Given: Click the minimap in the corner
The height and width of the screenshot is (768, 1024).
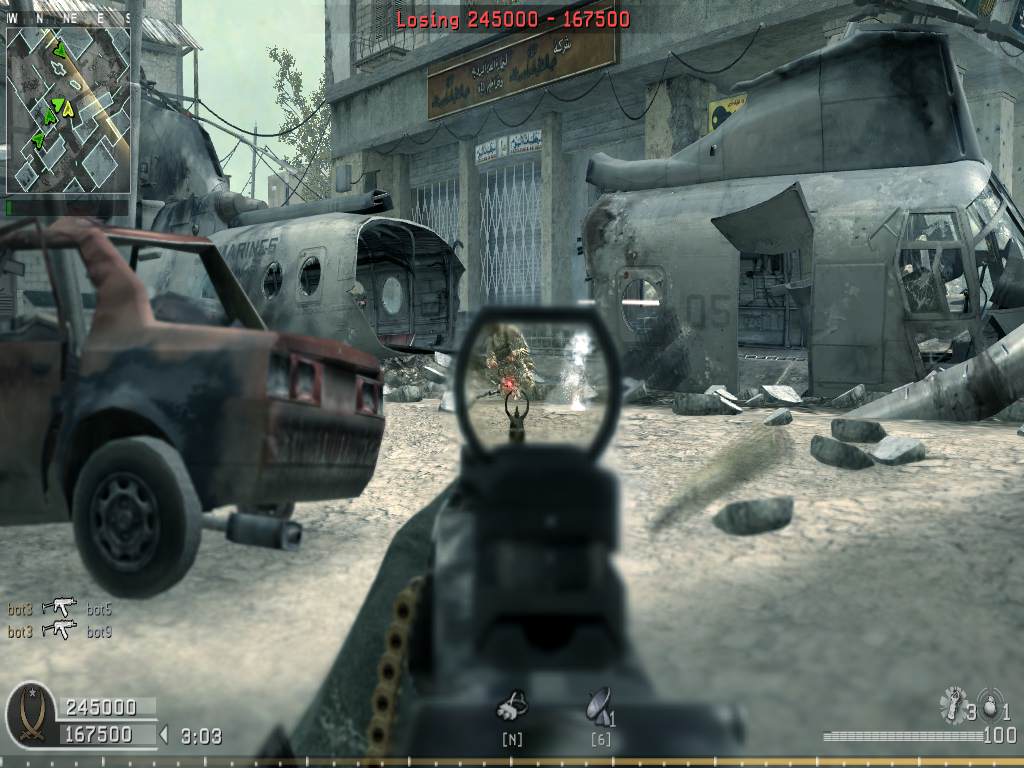Looking at the screenshot, I should pos(69,109).
